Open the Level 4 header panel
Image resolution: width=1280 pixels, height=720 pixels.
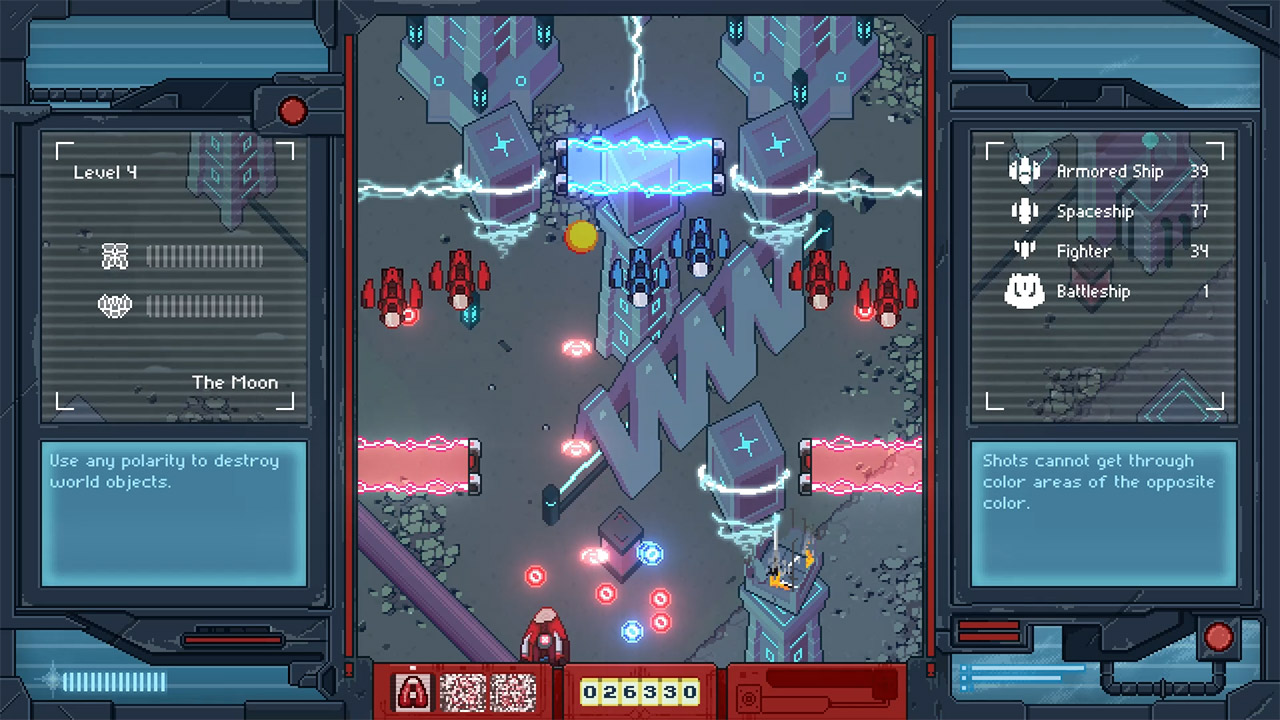click(x=104, y=171)
